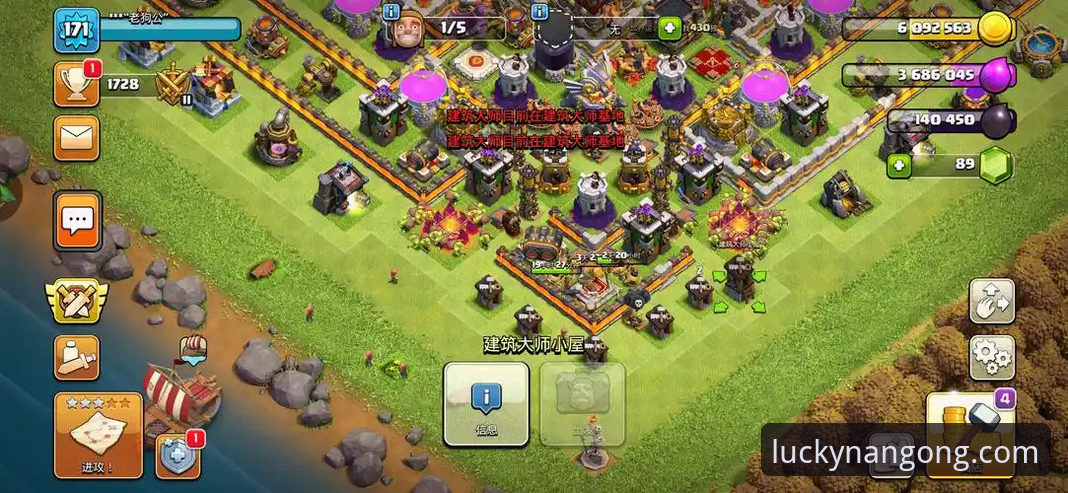Open the settings gear button

click(x=991, y=357)
